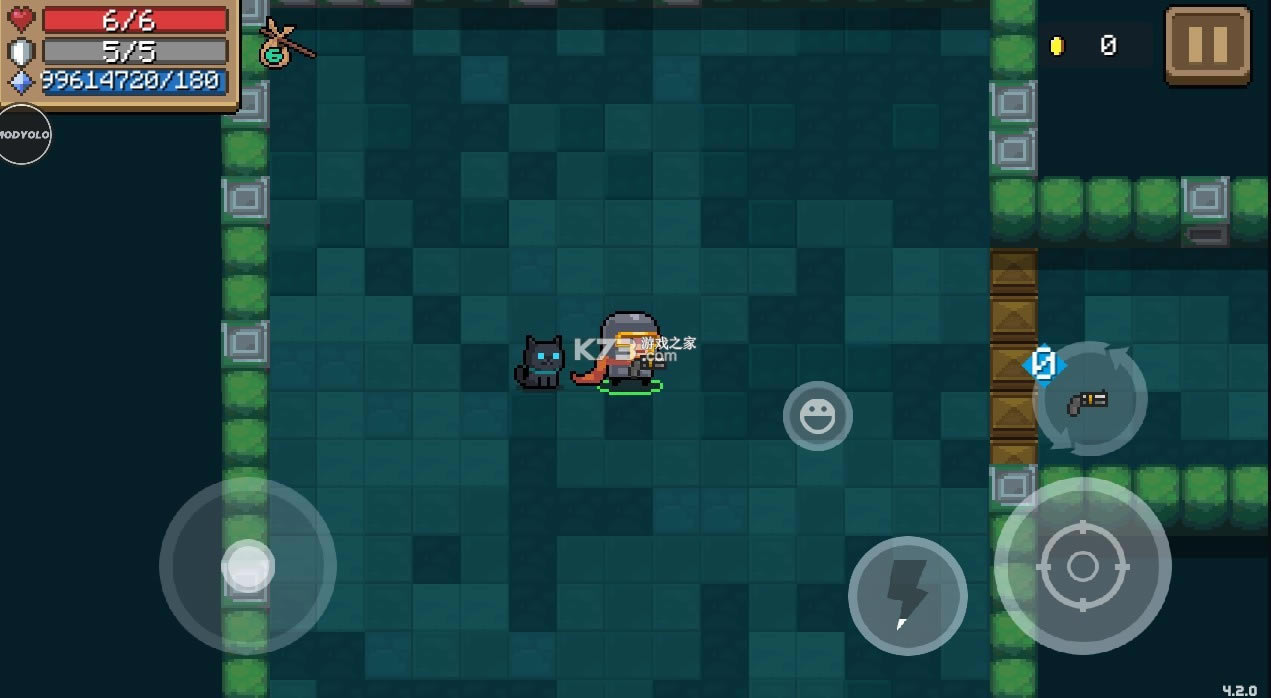Viewport: 1271px width, 698px height.
Task: Pause the game with the pause button
Action: (x=1207, y=45)
